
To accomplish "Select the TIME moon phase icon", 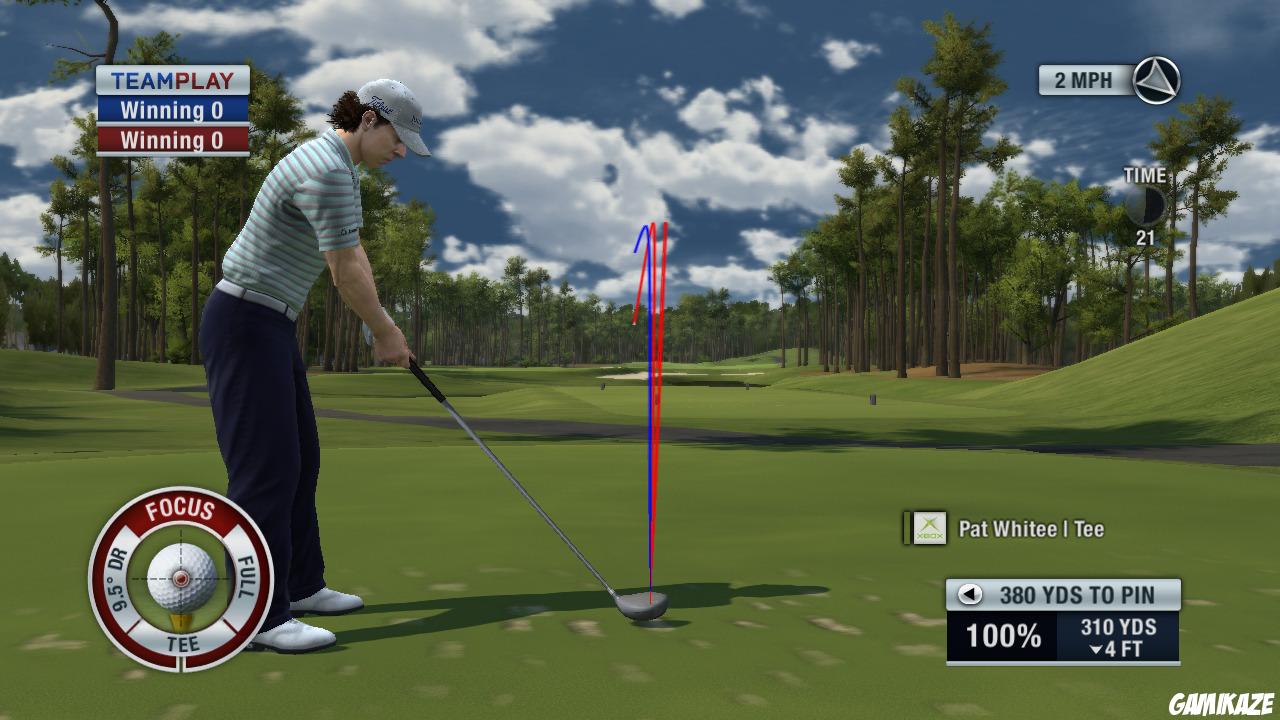I will tap(1146, 203).
